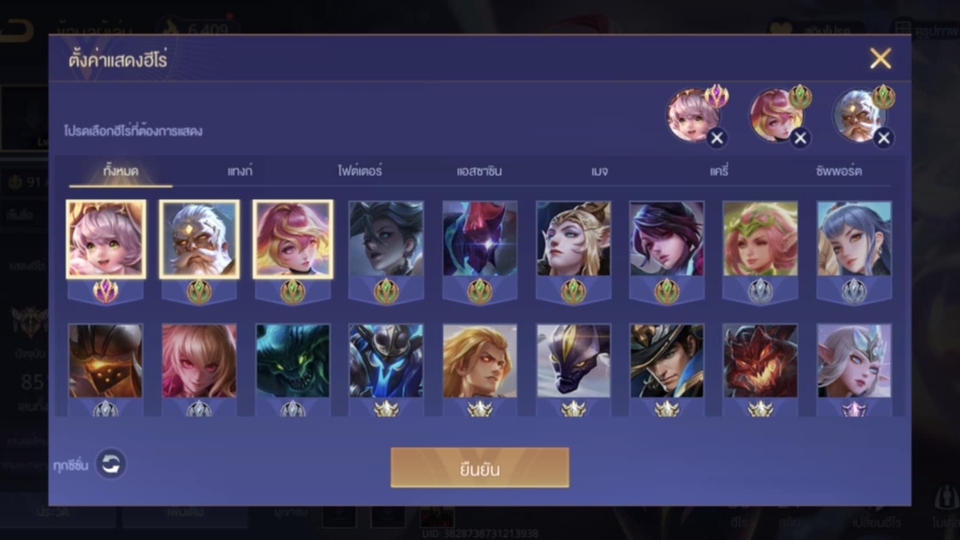Select the เมจ (Mage) tab
This screenshot has height=540, width=960.
pos(599,171)
